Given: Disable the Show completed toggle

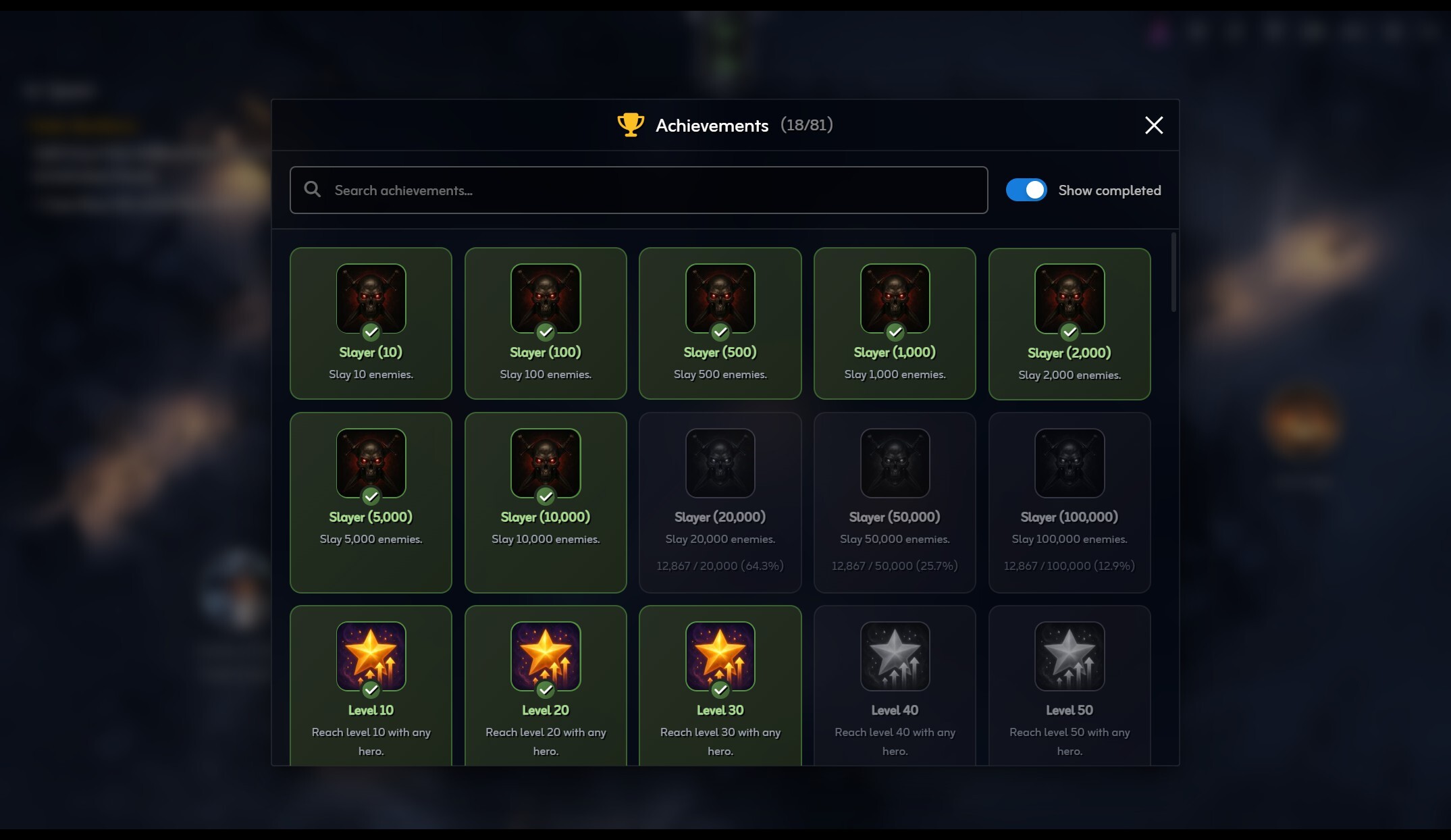Looking at the screenshot, I should pyautogui.click(x=1026, y=190).
